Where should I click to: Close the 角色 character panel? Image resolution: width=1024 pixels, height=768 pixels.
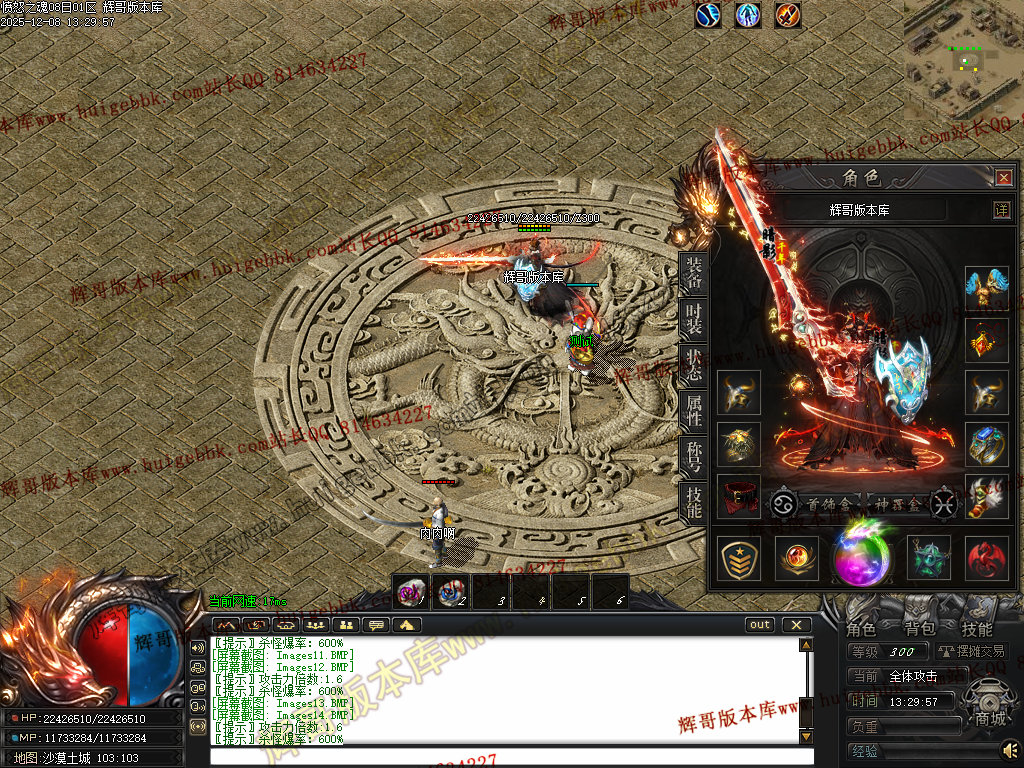click(1004, 178)
